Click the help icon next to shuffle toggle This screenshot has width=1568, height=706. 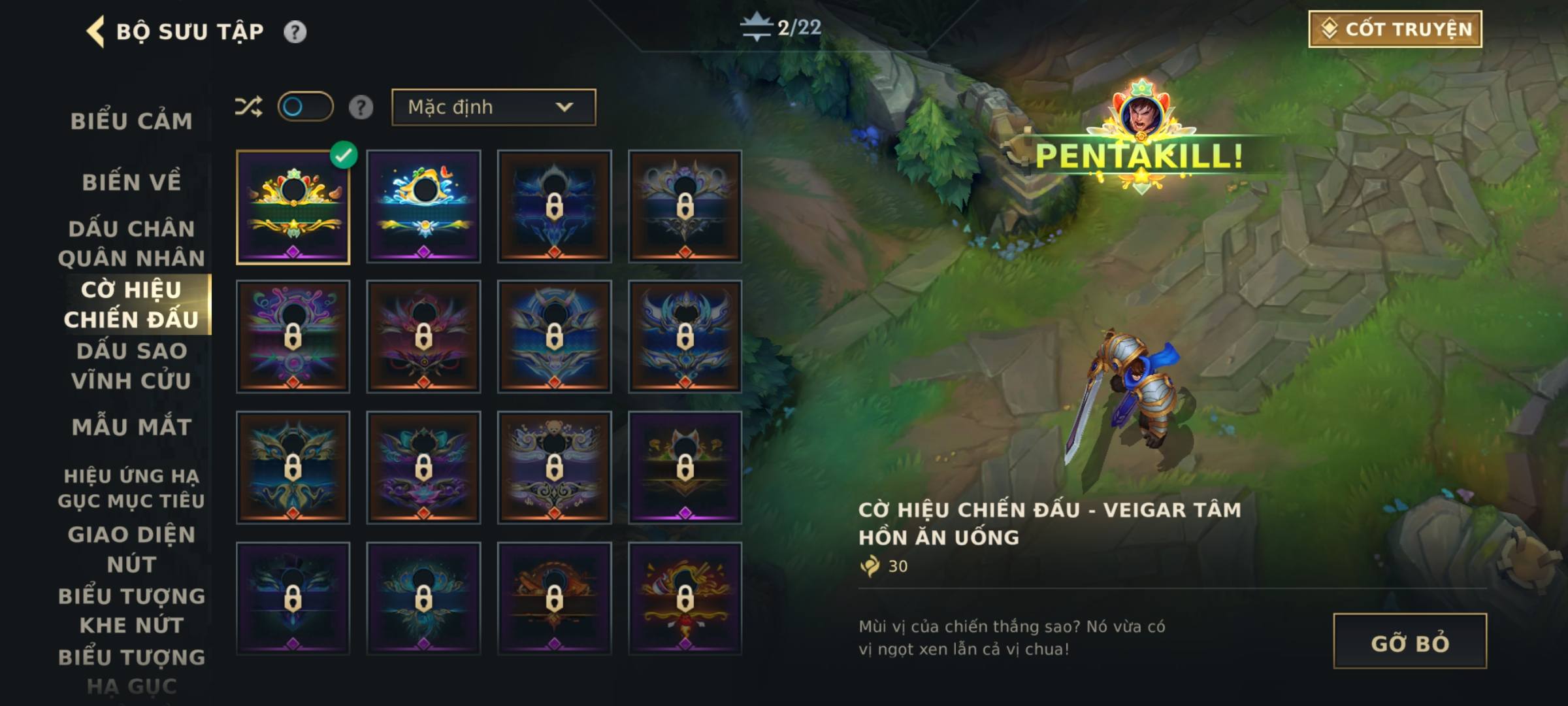click(361, 107)
